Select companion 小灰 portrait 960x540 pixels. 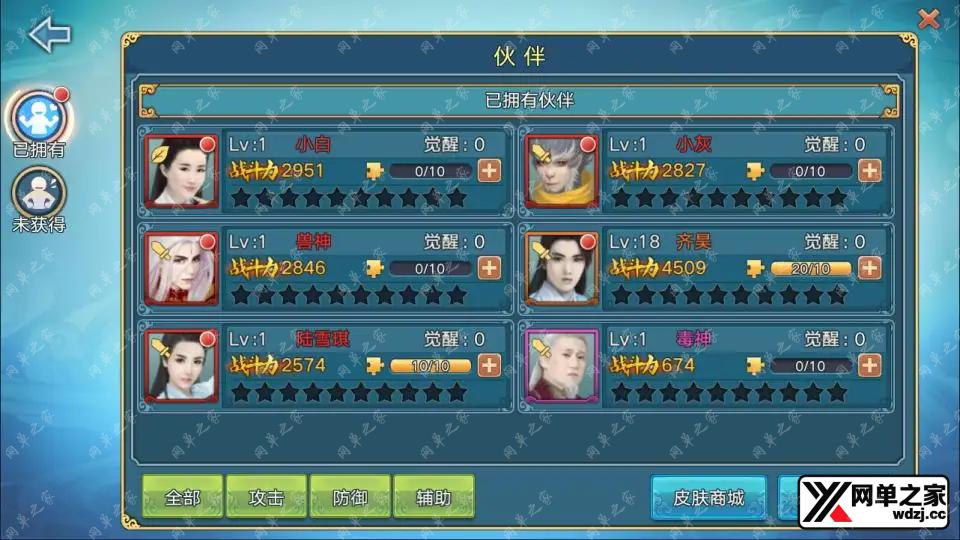[562, 170]
